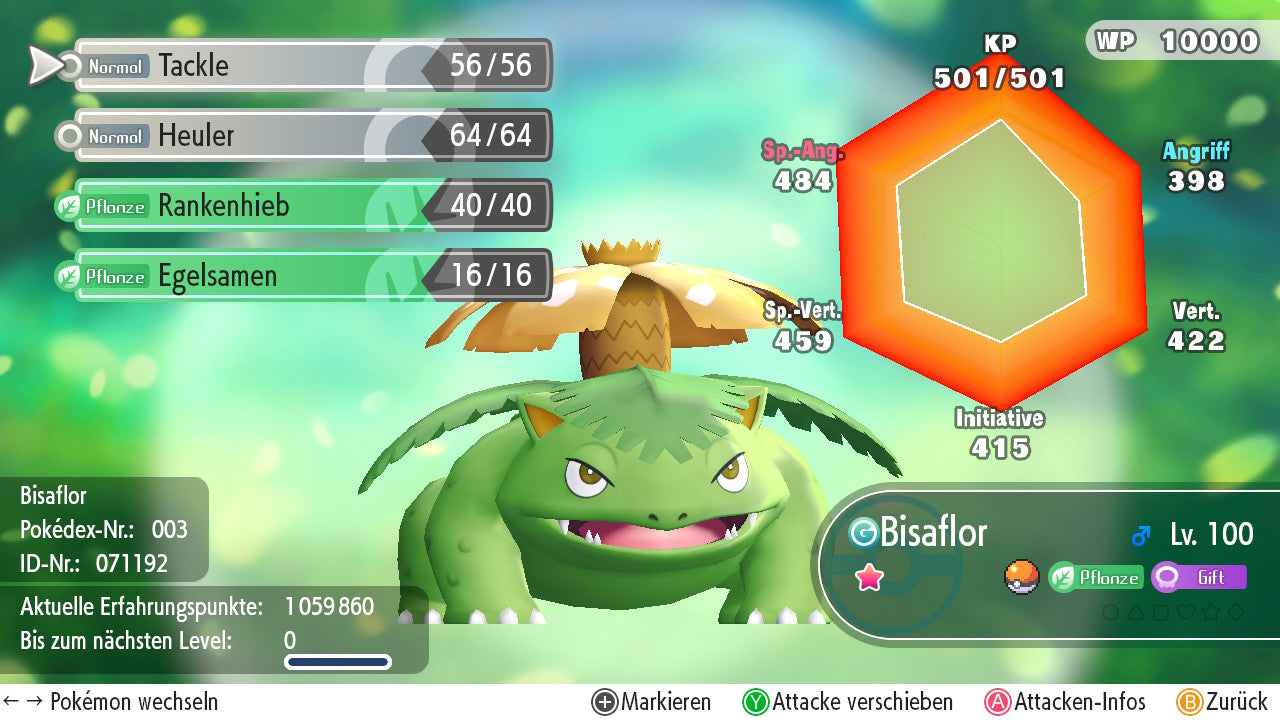
Task: Open Attacken-Infos
Action: pyautogui.click(x=1066, y=702)
